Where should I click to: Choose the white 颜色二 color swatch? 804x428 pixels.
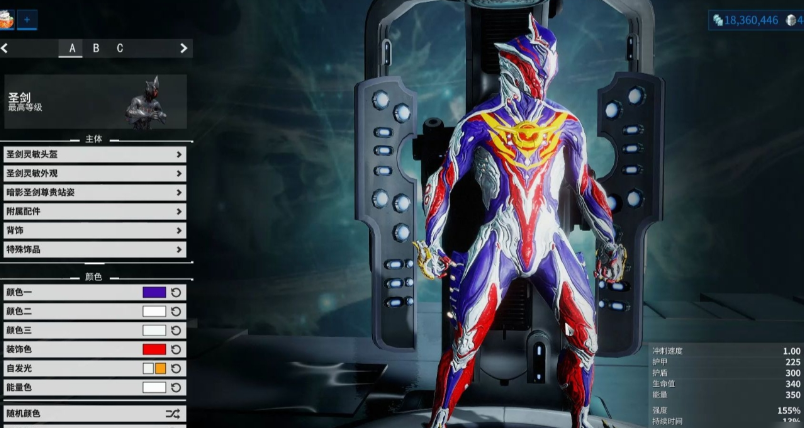point(154,311)
